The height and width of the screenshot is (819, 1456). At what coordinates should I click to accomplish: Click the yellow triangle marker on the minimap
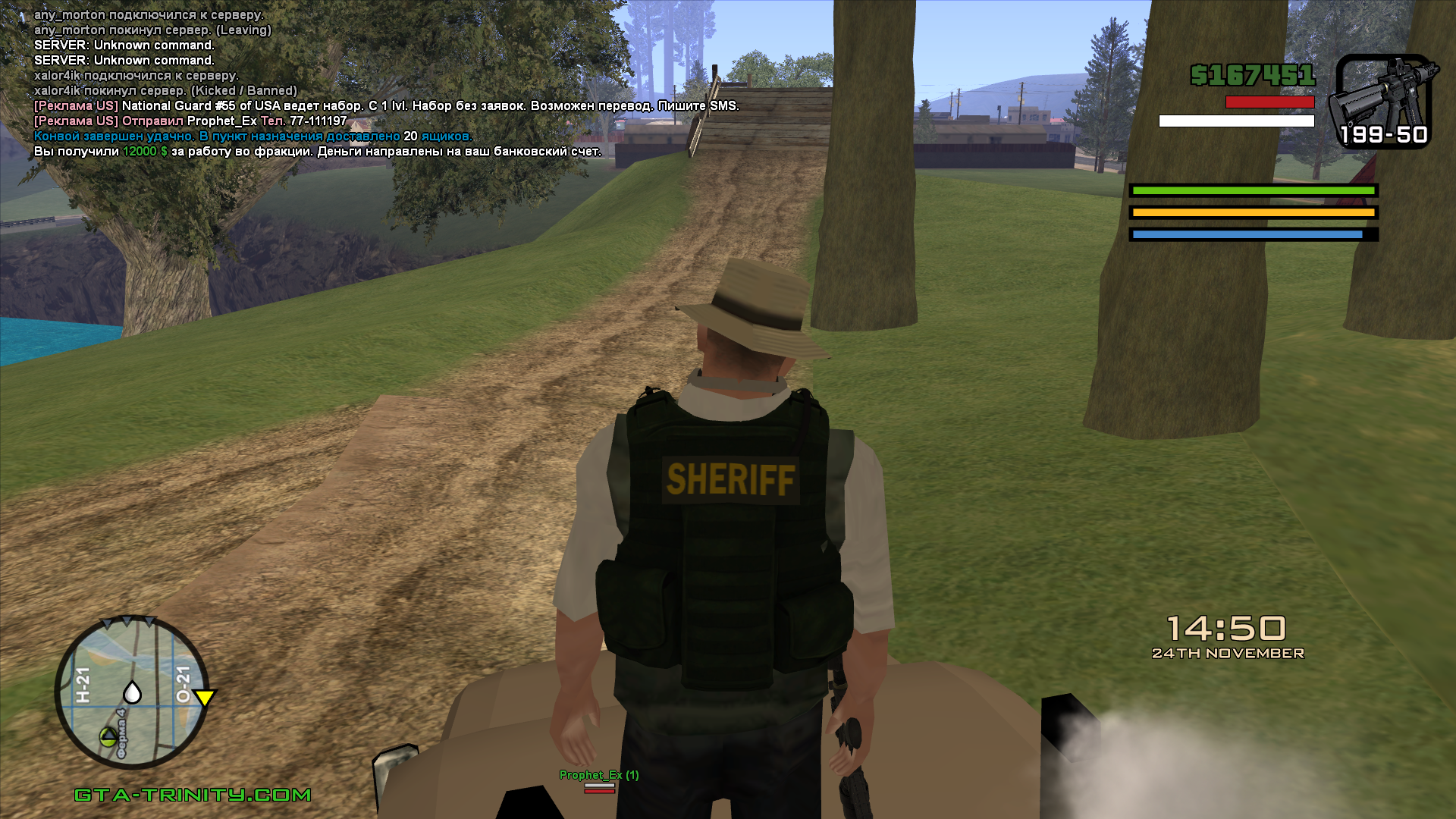tap(204, 697)
